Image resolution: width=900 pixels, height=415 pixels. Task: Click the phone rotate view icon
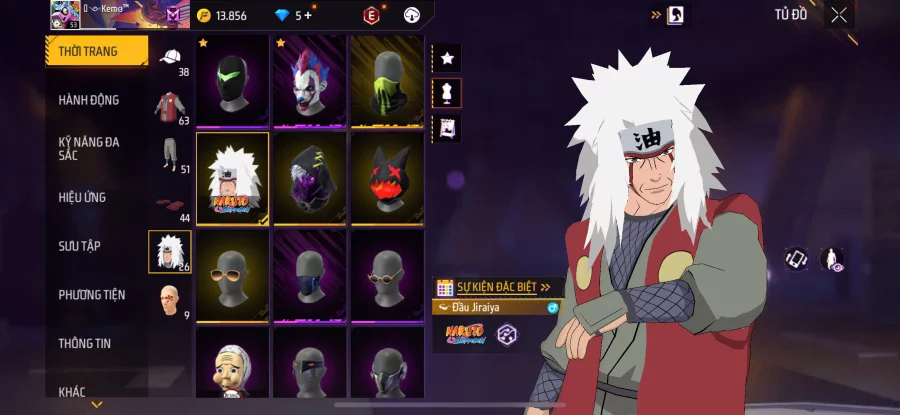point(796,259)
